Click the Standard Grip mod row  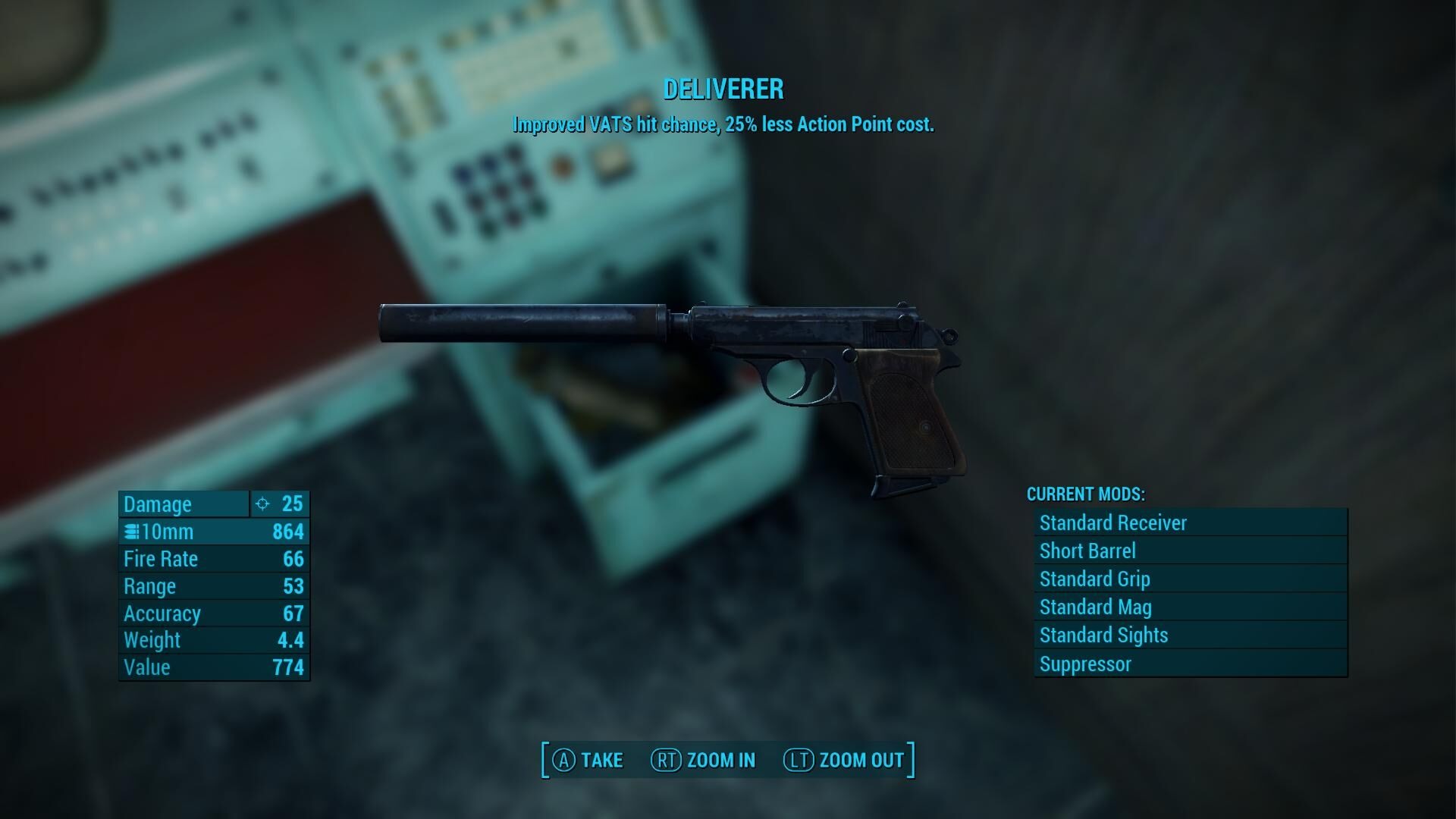click(x=1190, y=579)
